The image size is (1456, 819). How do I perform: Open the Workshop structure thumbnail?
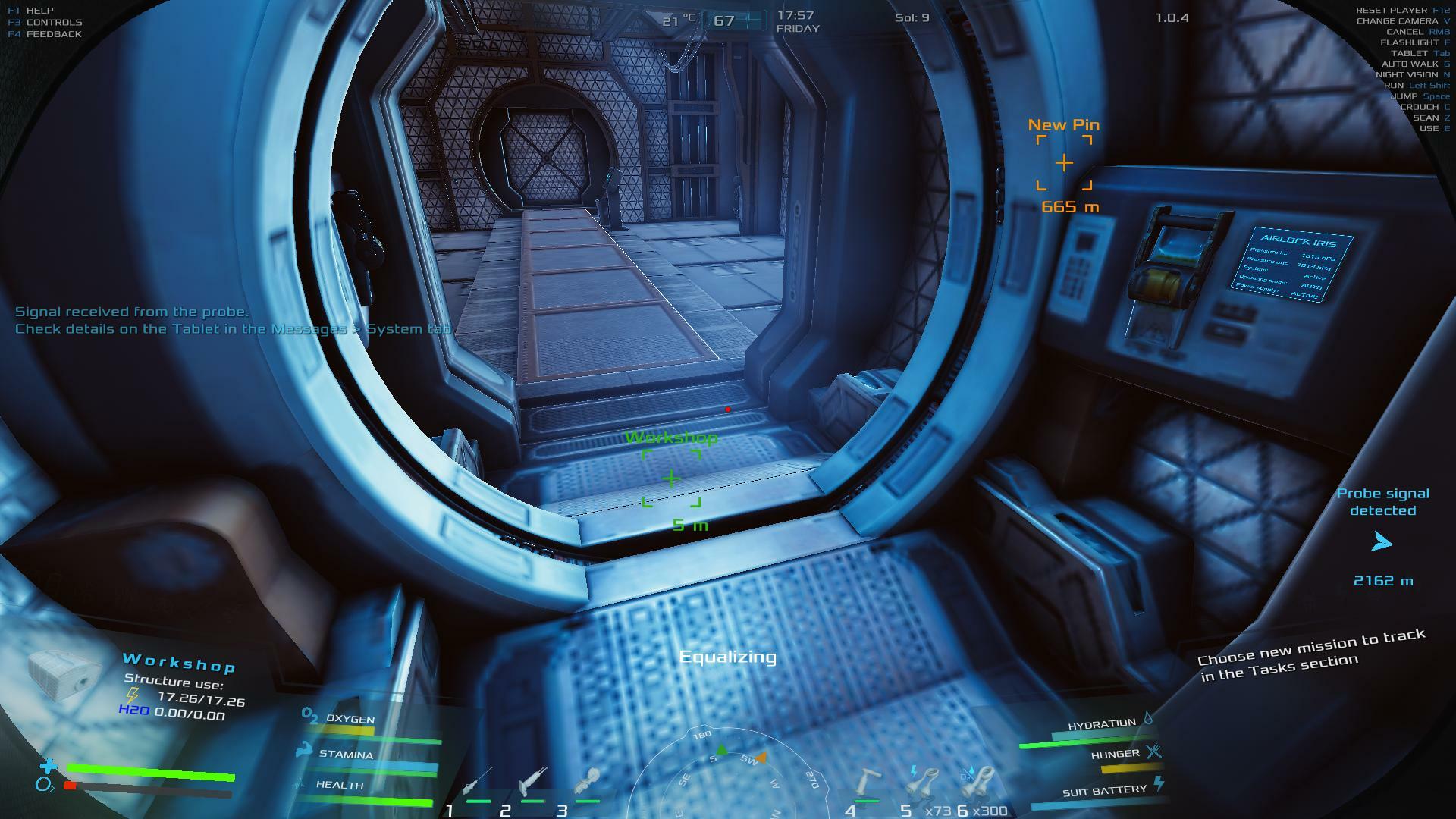(x=64, y=674)
